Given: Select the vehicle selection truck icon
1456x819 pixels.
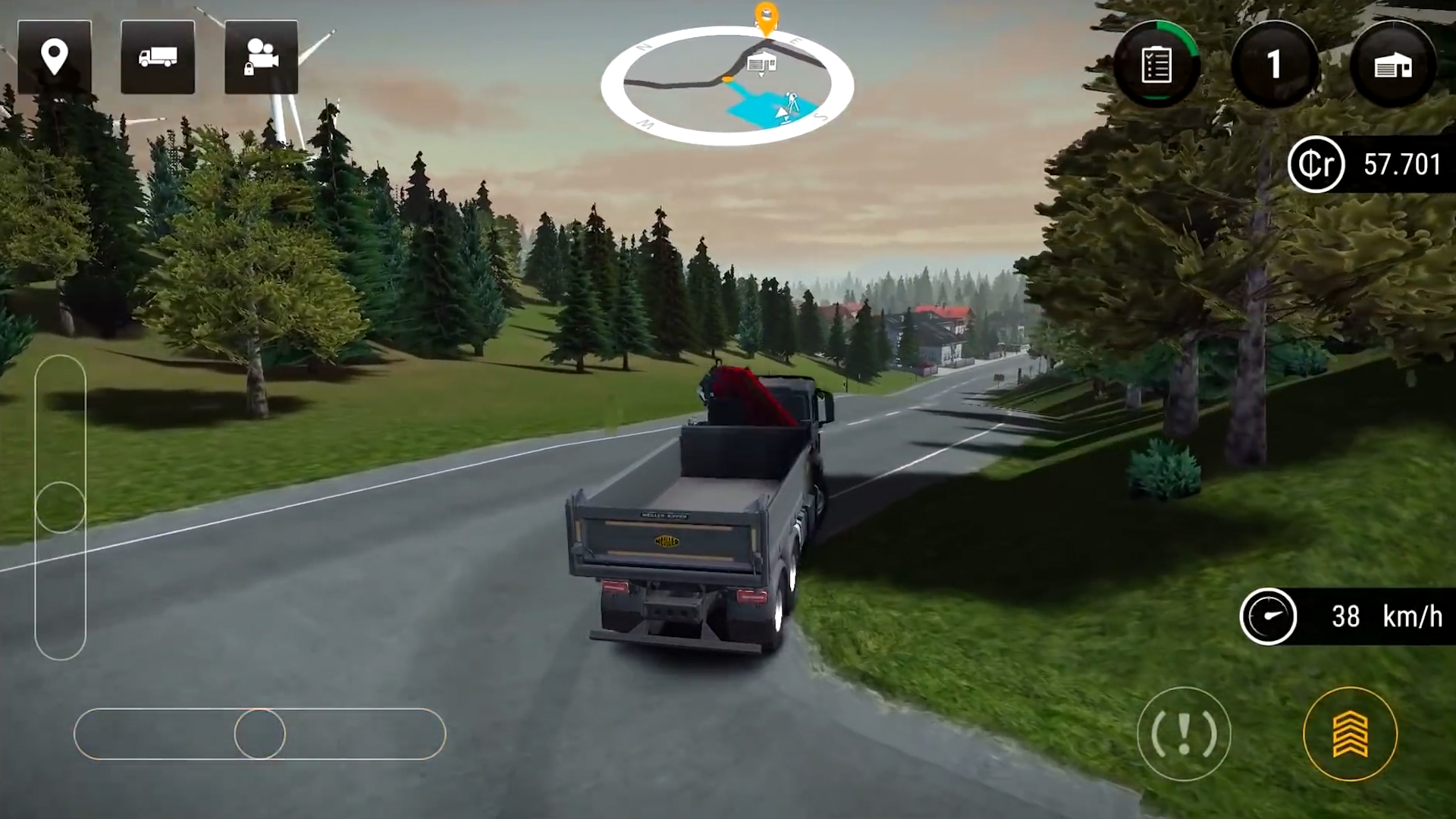Looking at the screenshot, I should pos(157,57).
